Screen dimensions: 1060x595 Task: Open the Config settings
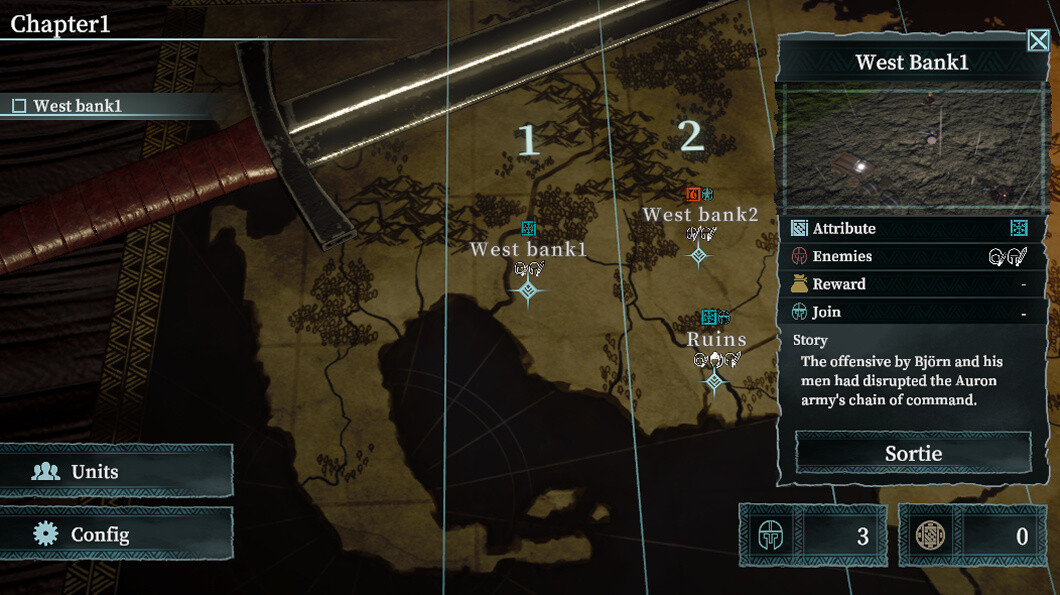click(116, 534)
